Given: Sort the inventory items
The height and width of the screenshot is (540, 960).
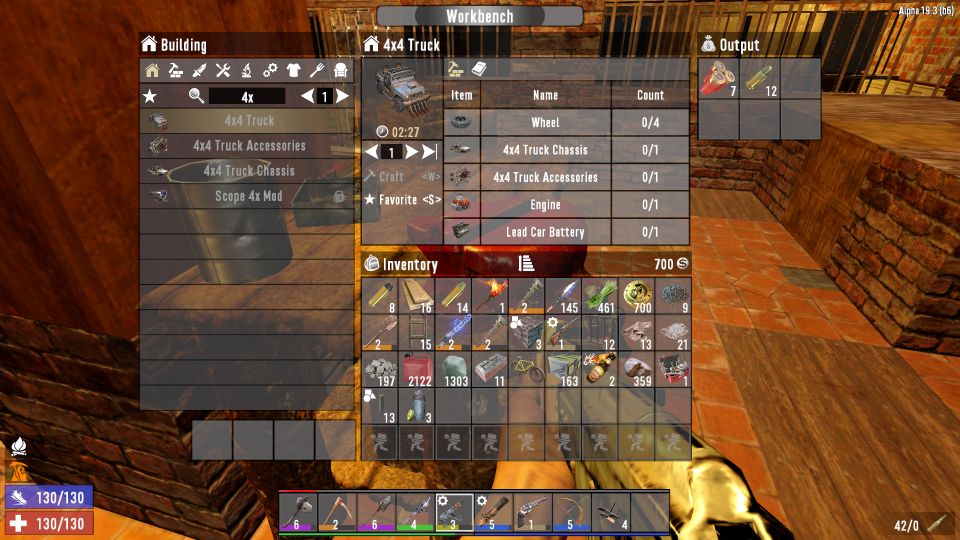Looking at the screenshot, I should [x=527, y=264].
